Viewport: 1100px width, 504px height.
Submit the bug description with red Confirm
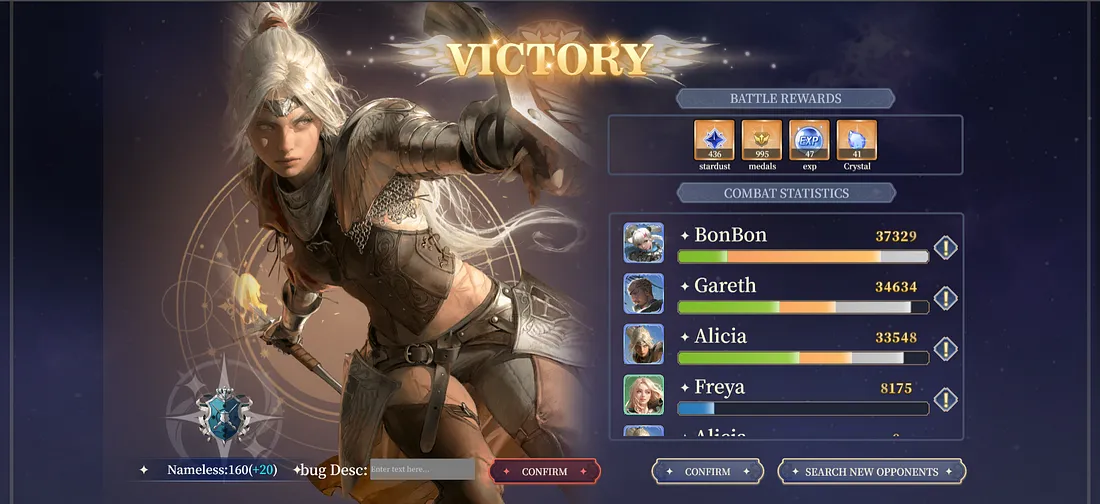[544, 472]
